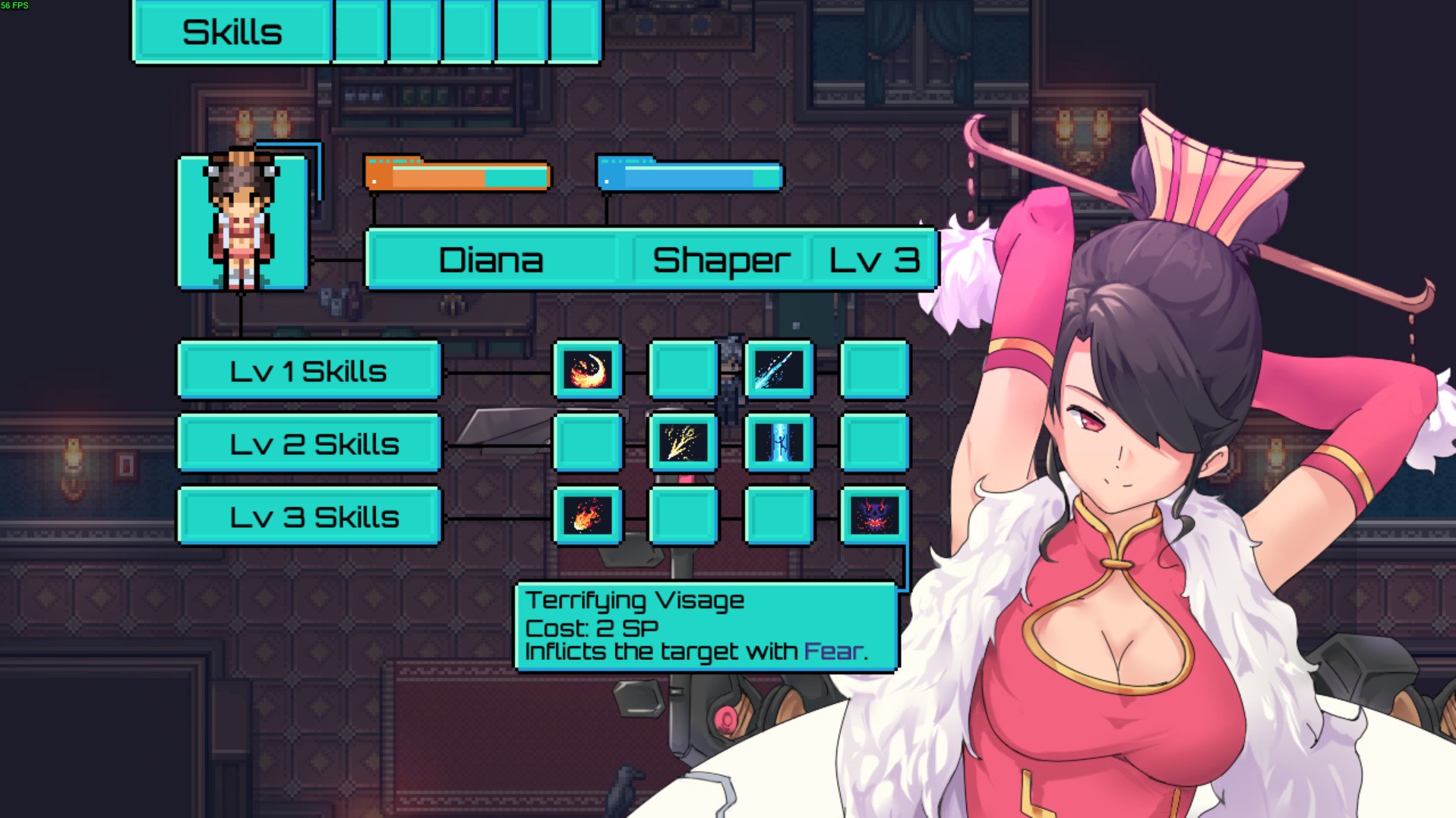Click the Diana name panel

point(491,261)
